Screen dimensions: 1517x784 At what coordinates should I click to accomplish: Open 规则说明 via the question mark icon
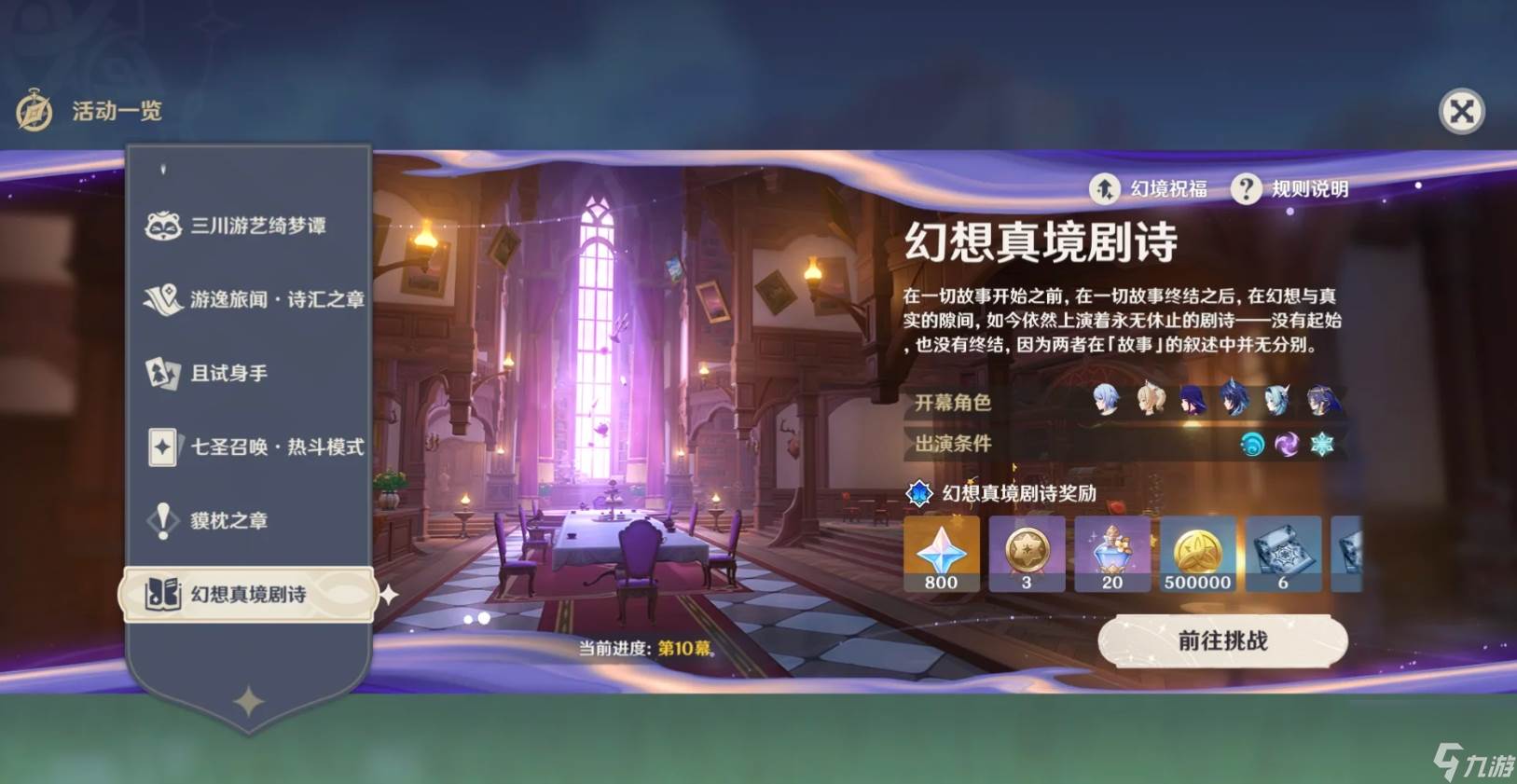1246,190
